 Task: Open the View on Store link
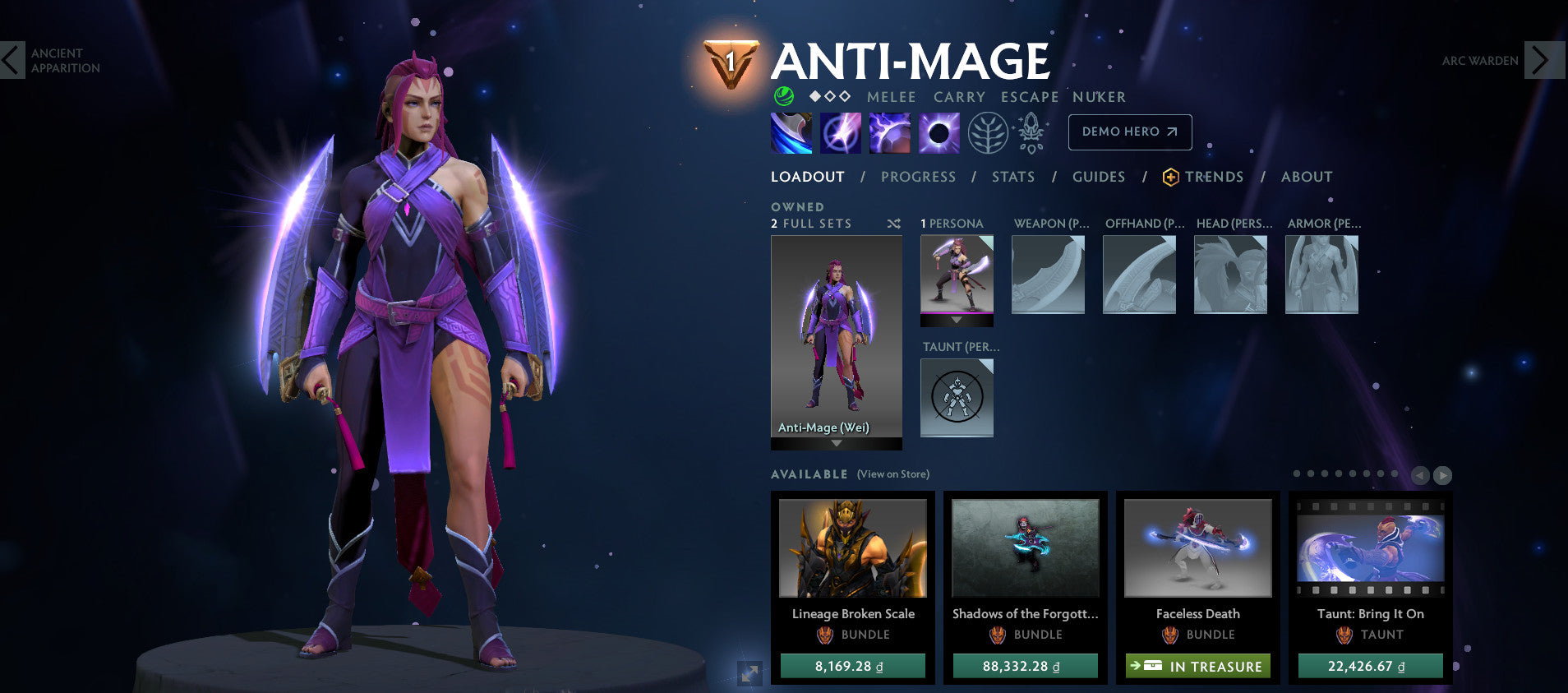click(x=892, y=474)
